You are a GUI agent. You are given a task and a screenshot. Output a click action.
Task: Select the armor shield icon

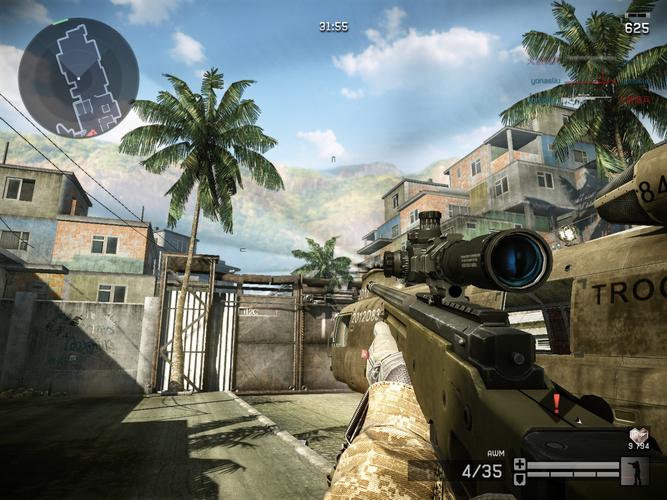point(519,477)
